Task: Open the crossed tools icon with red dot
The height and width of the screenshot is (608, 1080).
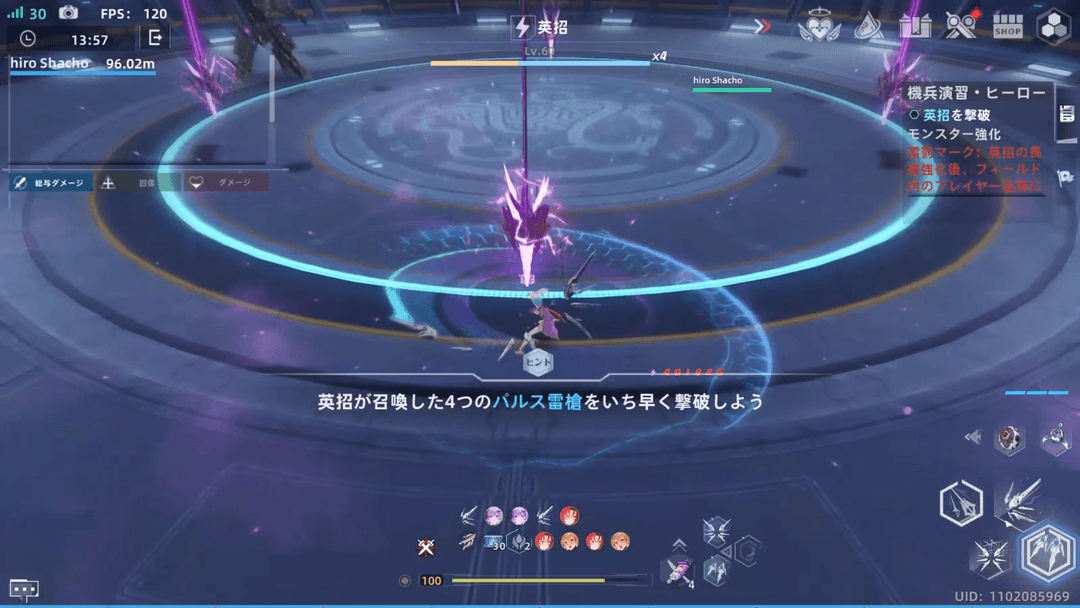Action: click(960, 26)
